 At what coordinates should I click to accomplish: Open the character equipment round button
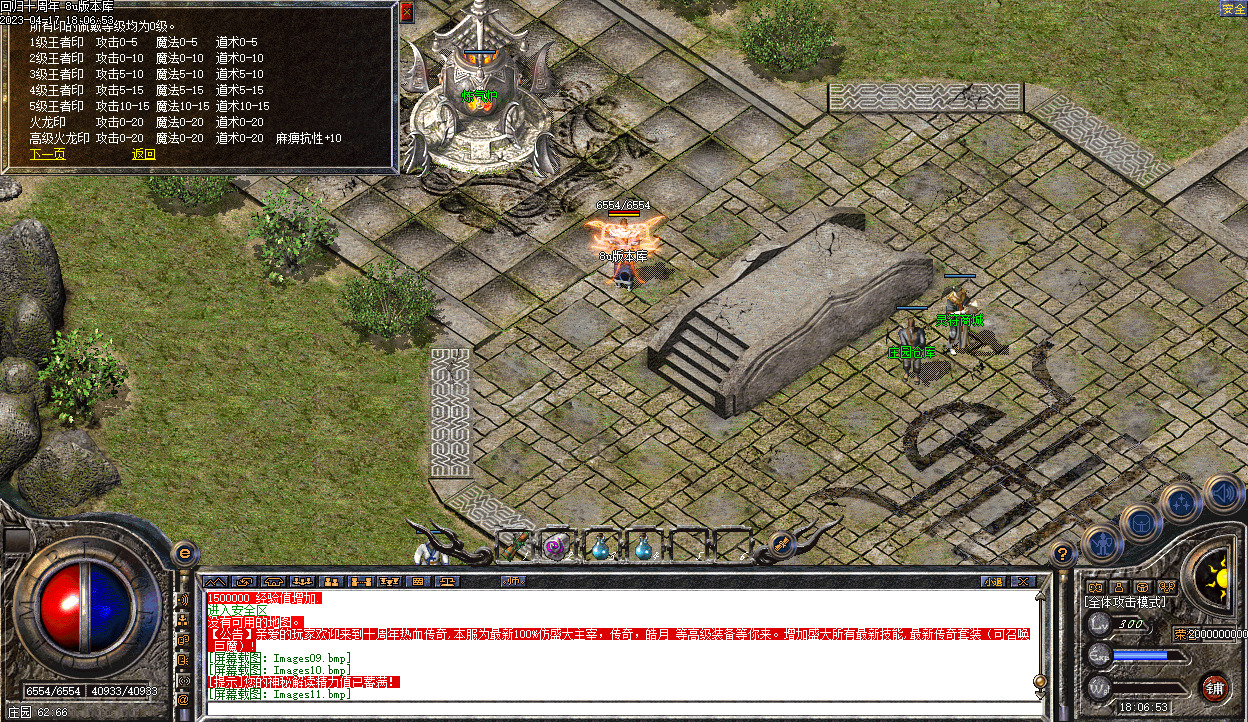(x=1100, y=543)
